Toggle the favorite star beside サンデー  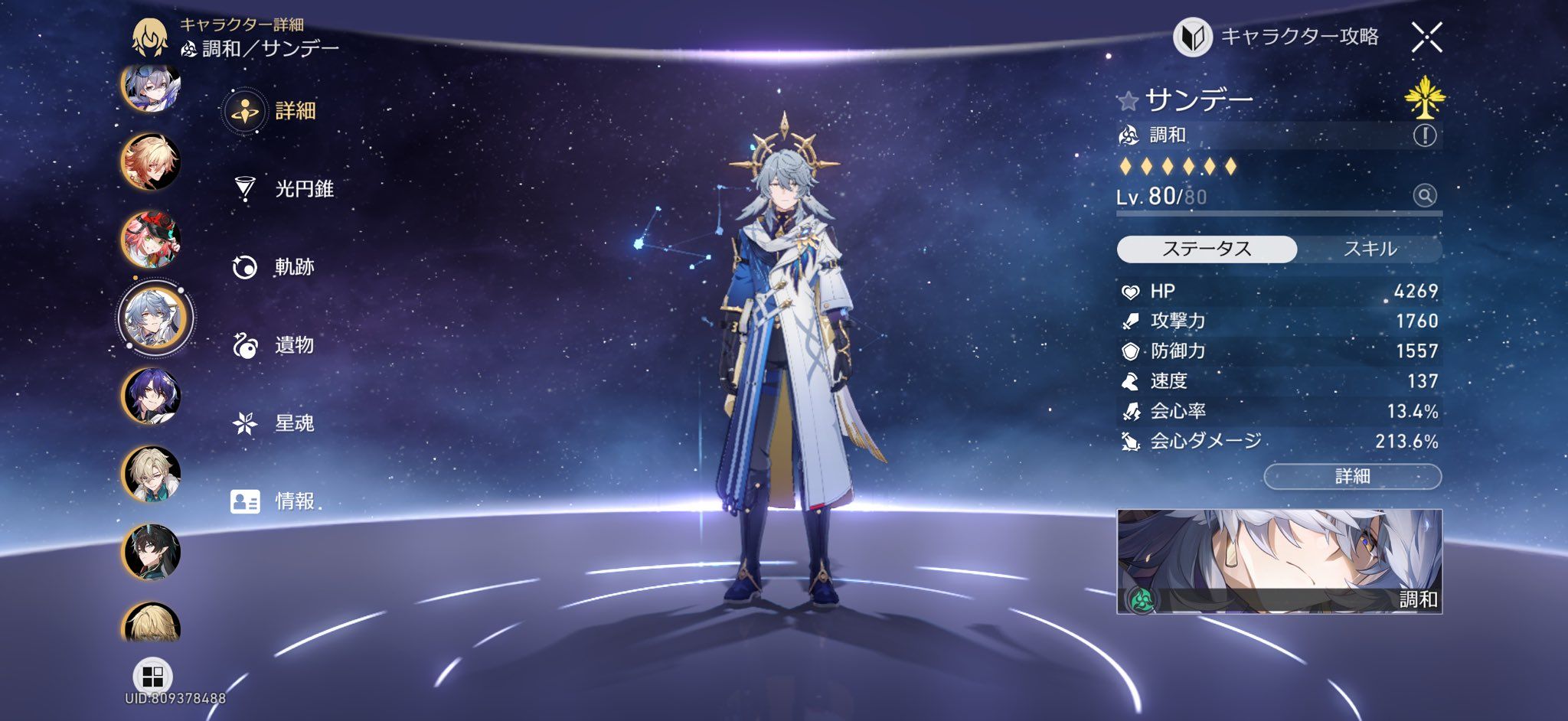pos(1127,101)
